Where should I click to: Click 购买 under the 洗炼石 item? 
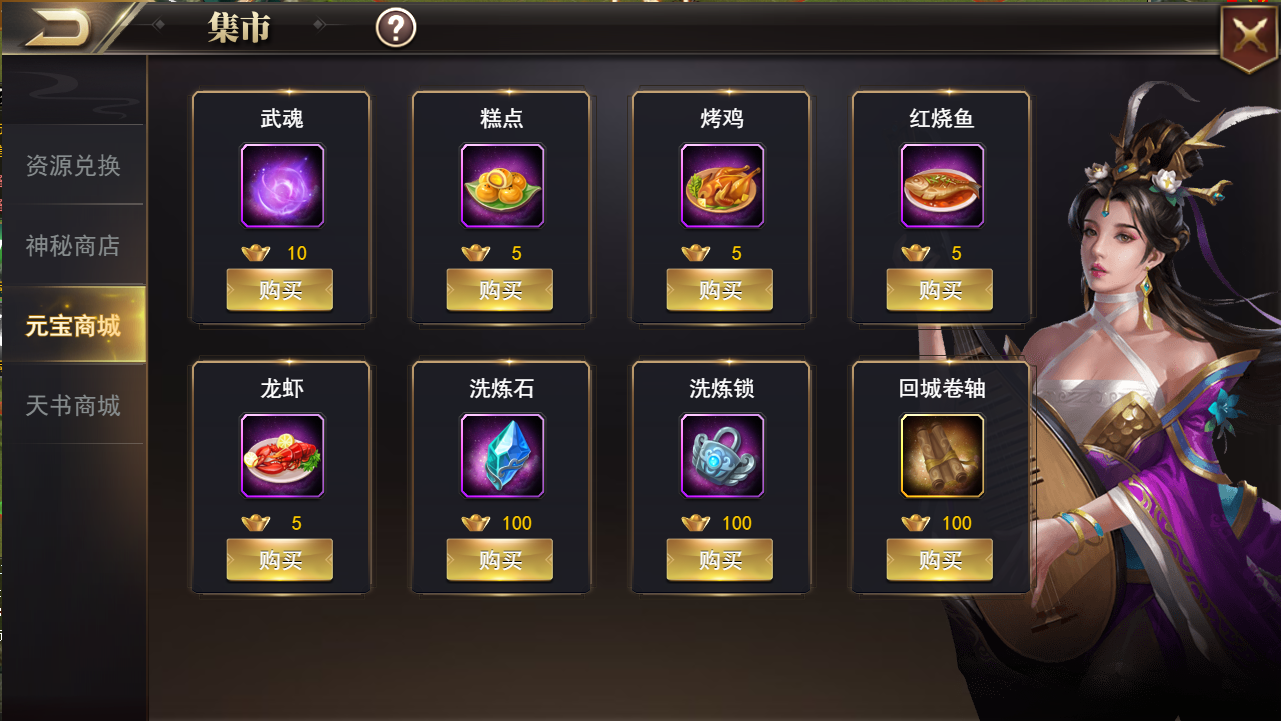[501, 559]
